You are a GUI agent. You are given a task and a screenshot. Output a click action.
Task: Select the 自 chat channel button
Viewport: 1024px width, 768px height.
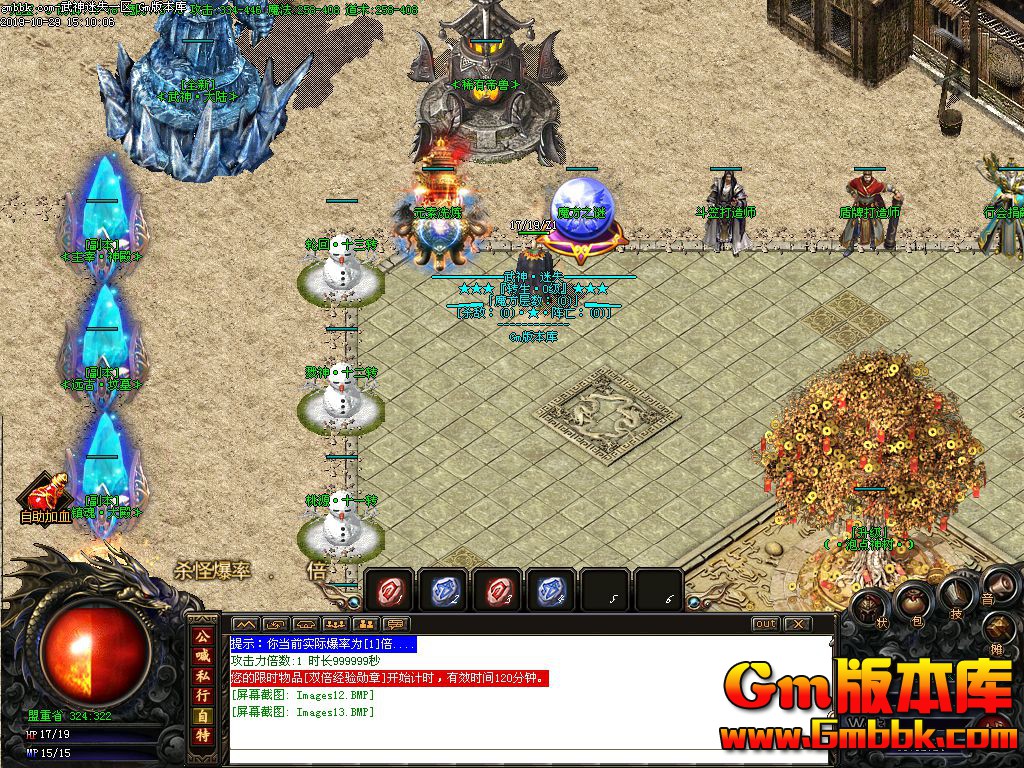click(x=203, y=716)
